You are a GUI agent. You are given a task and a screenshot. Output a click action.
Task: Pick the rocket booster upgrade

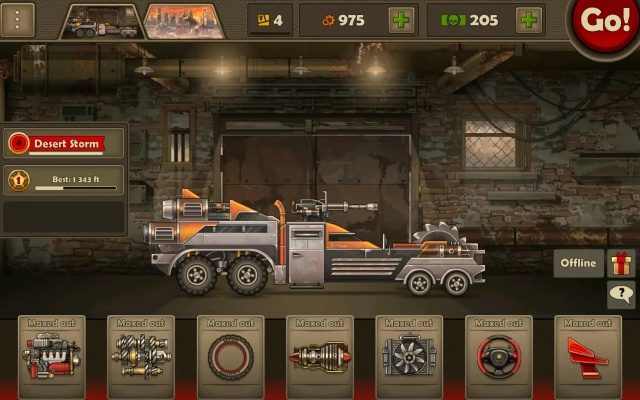click(320, 354)
